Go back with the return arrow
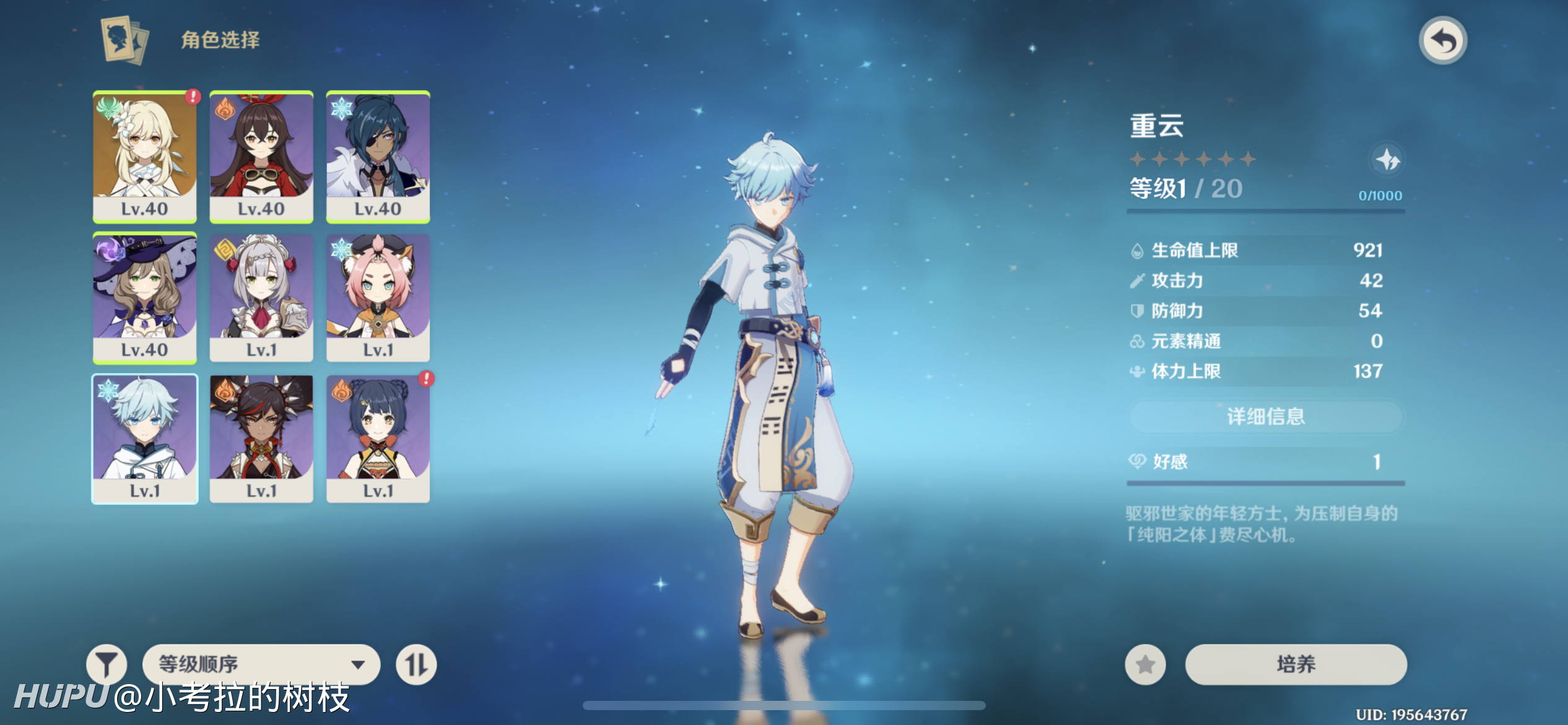Image resolution: width=1568 pixels, height=725 pixels. [1443, 41]
